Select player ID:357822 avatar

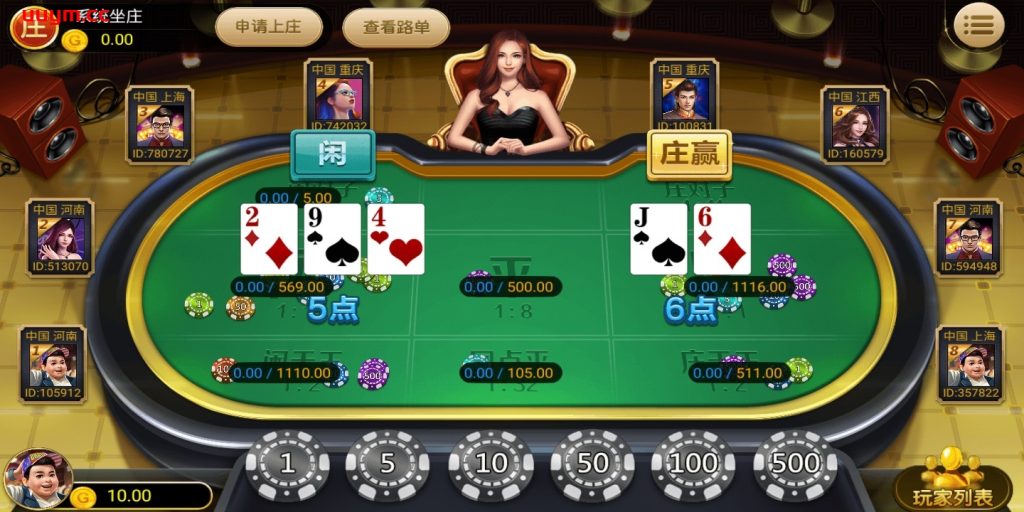pos(969,365)
